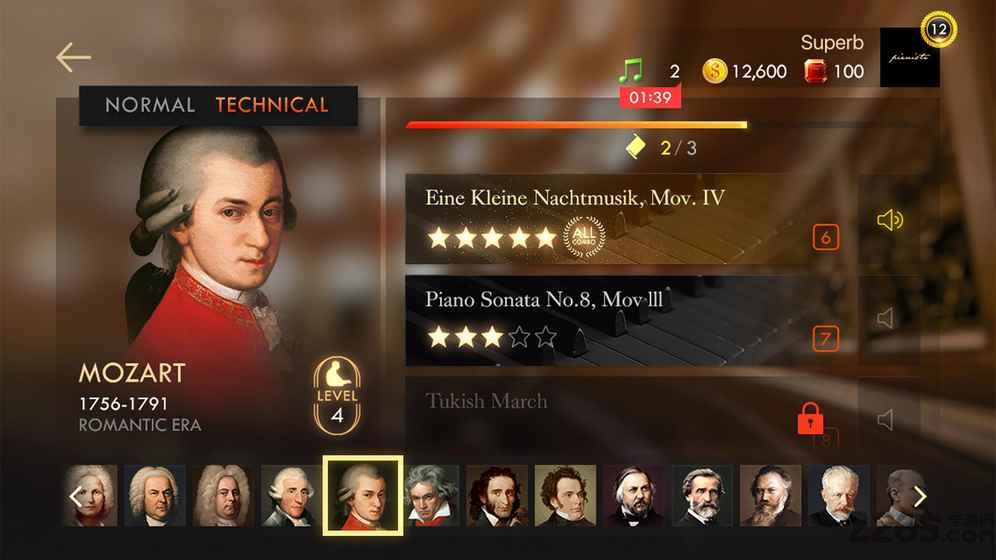Select the Technical mode tab
The height and width of the screenshot is (560, 996).
271,105
